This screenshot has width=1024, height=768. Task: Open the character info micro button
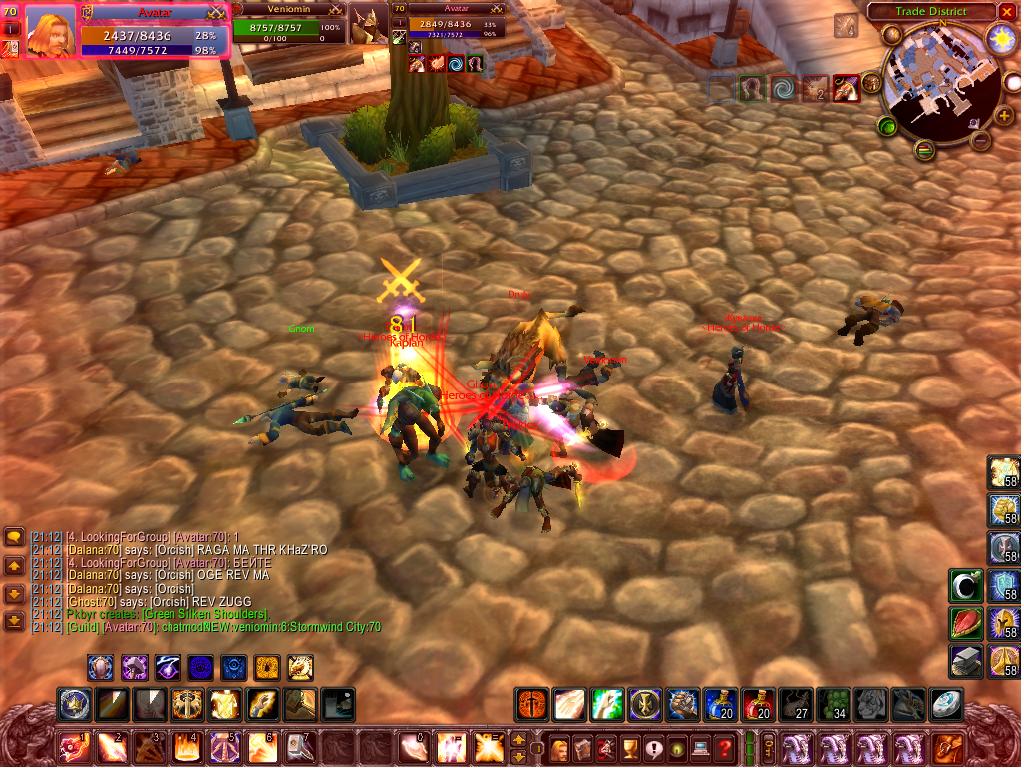[559, 747]
